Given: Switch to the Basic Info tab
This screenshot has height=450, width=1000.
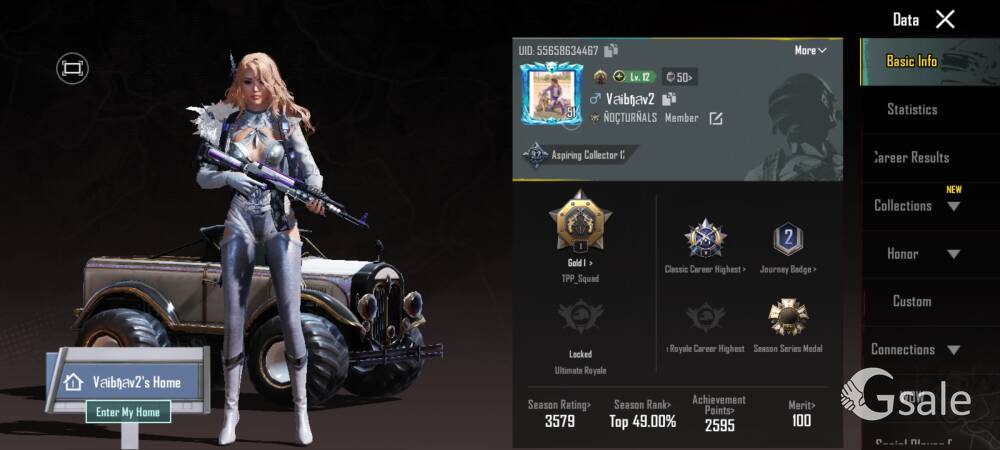Looking at the screenshot, I should (x=912, y=61).
